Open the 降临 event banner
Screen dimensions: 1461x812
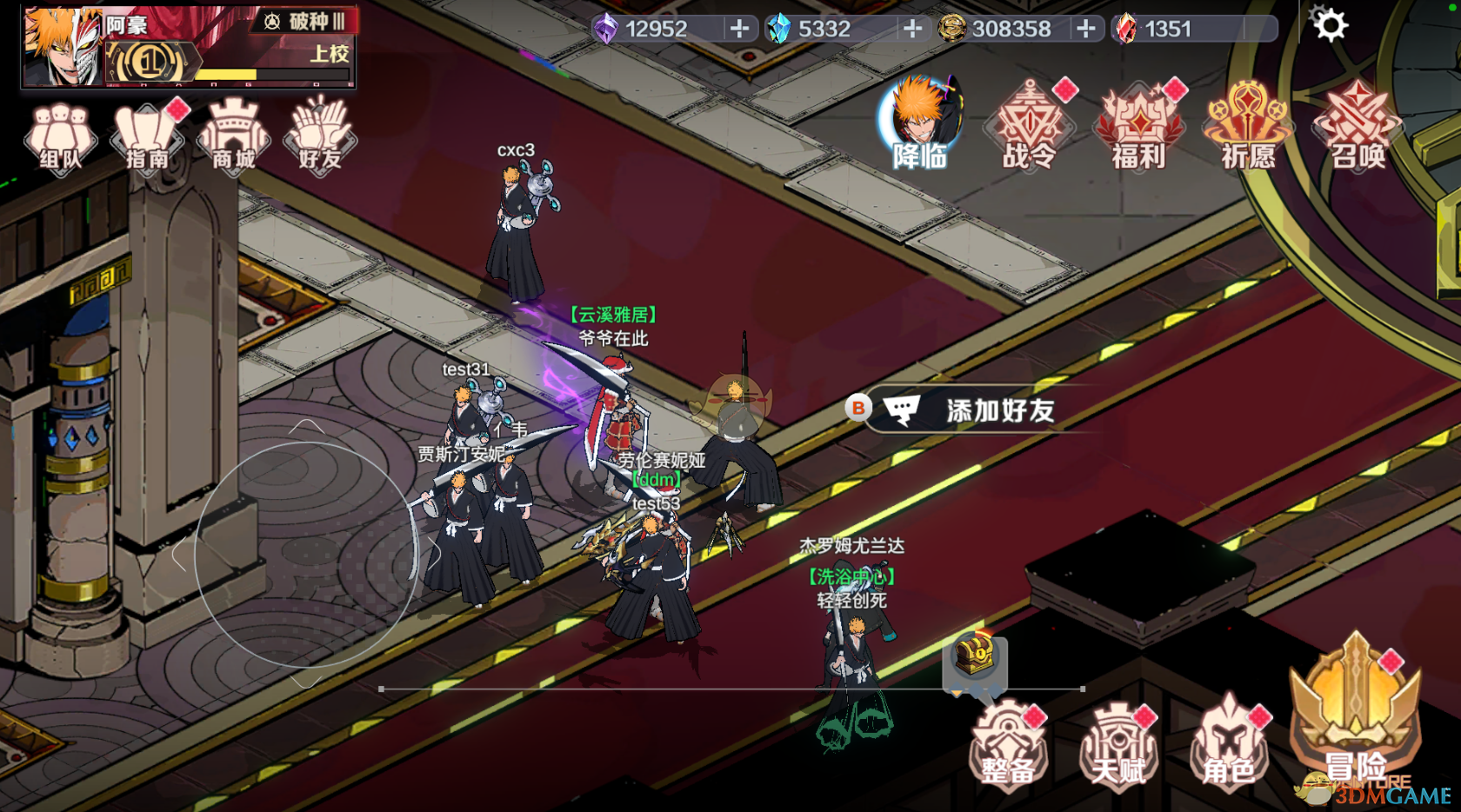(920, 123)
